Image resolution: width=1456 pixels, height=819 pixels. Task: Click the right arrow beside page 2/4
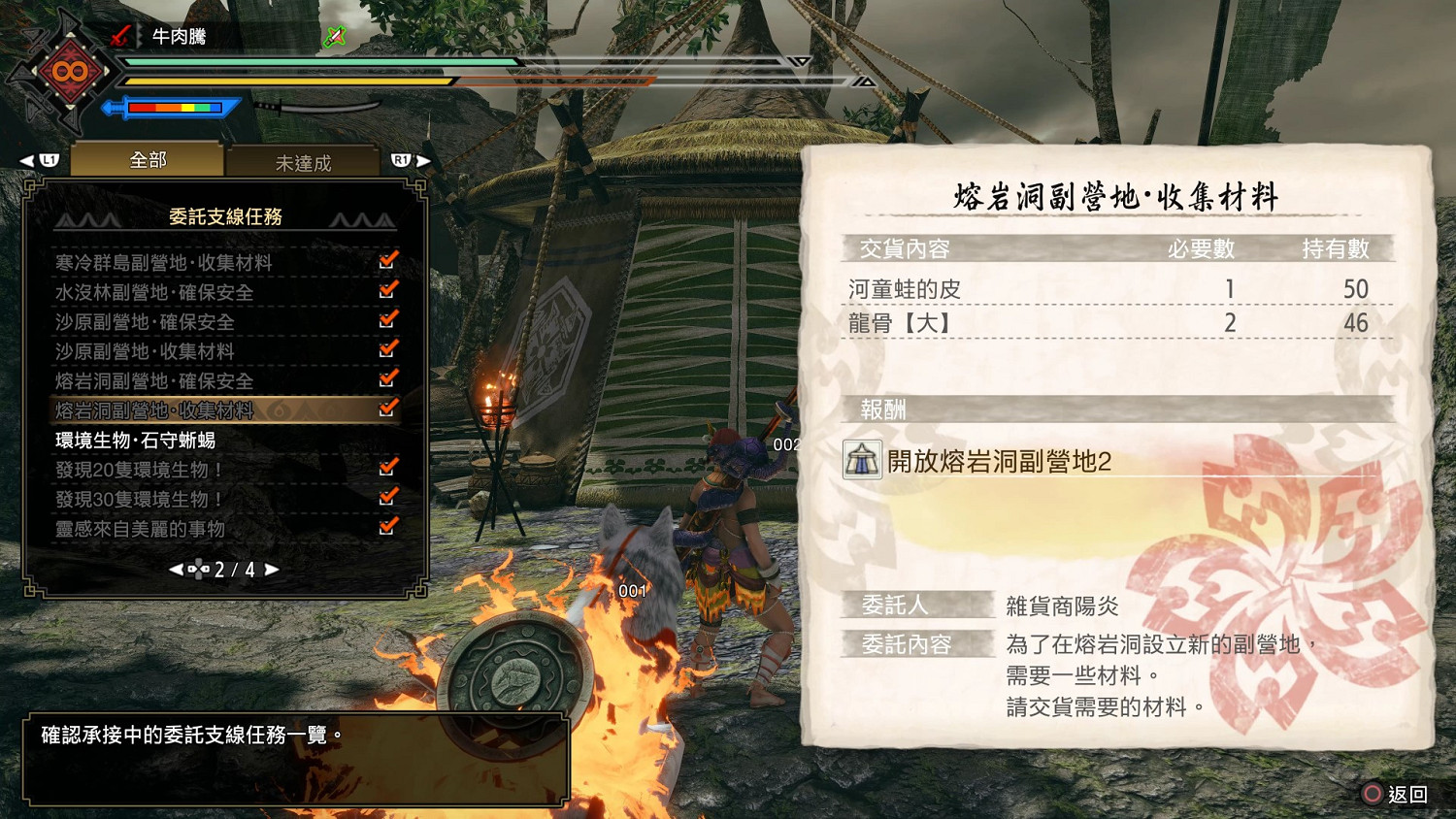pos(273,571)
